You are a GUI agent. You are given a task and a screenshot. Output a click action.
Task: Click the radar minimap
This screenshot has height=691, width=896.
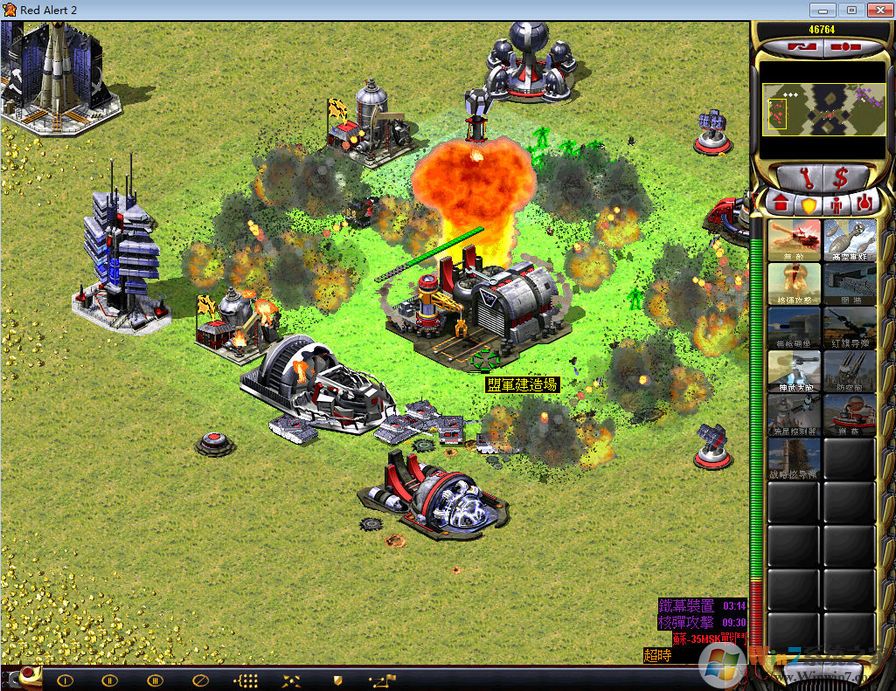(821, 108)
